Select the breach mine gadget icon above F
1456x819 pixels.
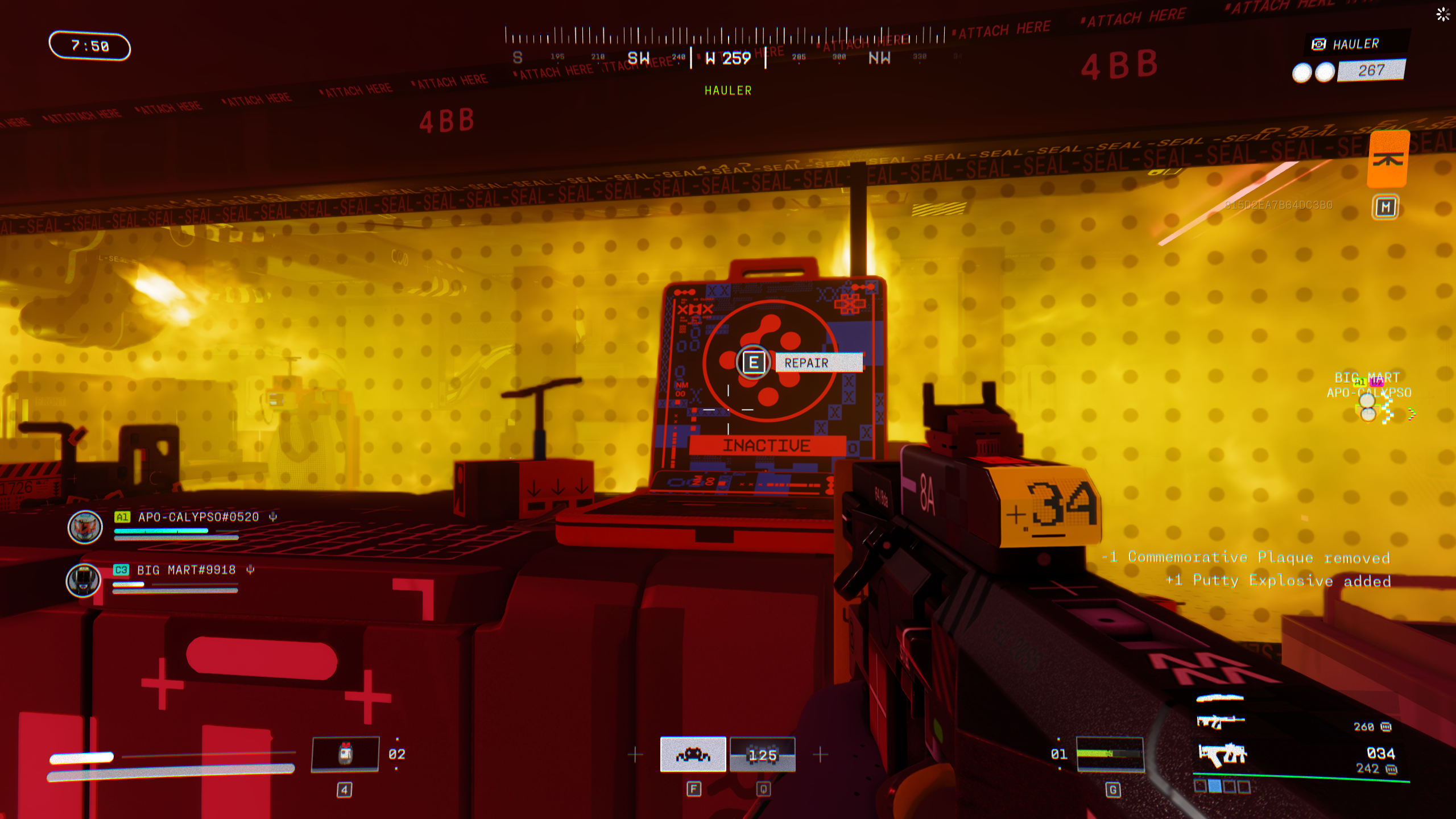coord(693,754)
